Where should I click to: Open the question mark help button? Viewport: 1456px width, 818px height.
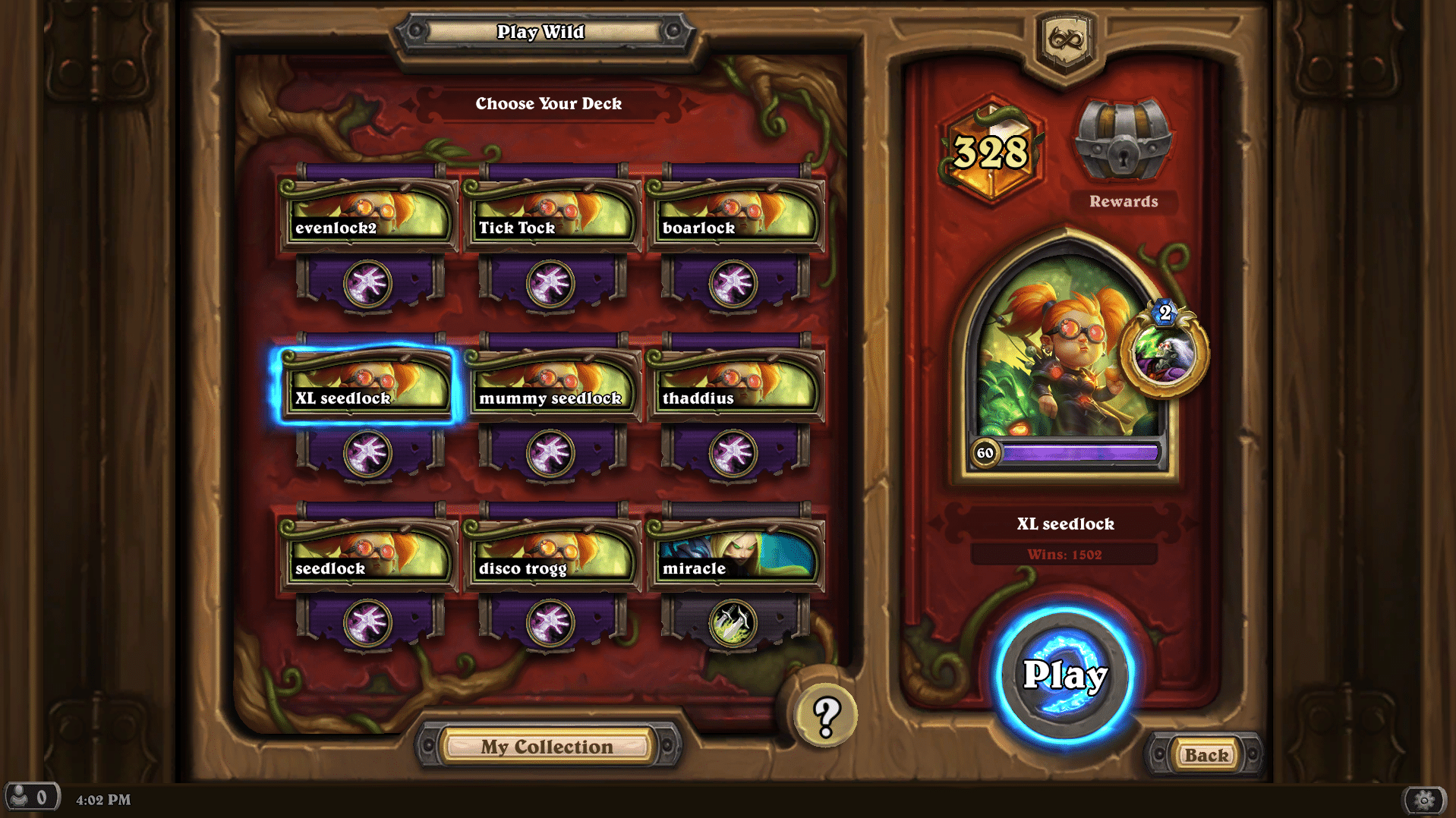tap(826, 715)
